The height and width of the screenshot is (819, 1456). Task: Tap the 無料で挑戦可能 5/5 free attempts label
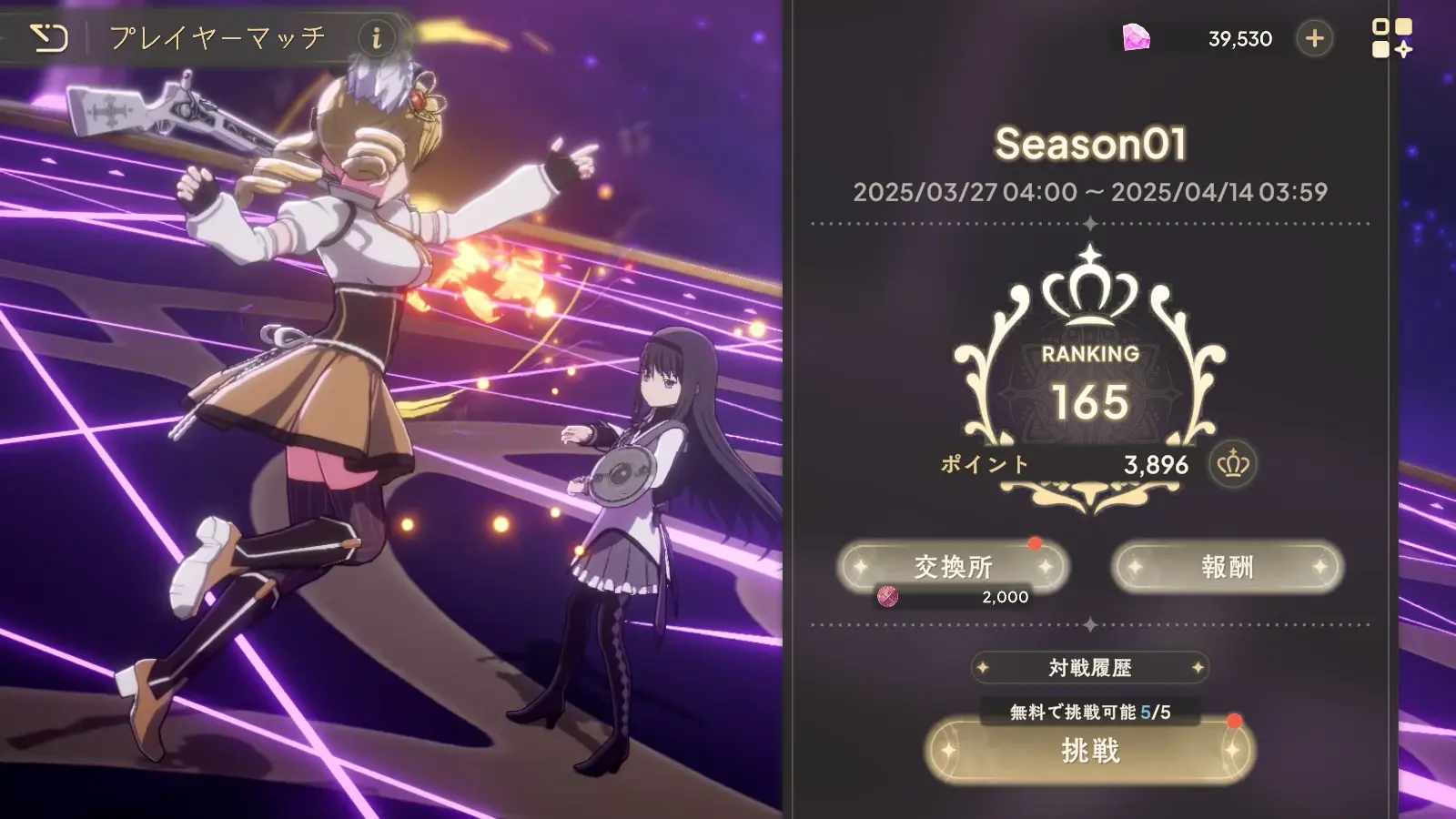pyautogui.click(x=1088, y=713)
